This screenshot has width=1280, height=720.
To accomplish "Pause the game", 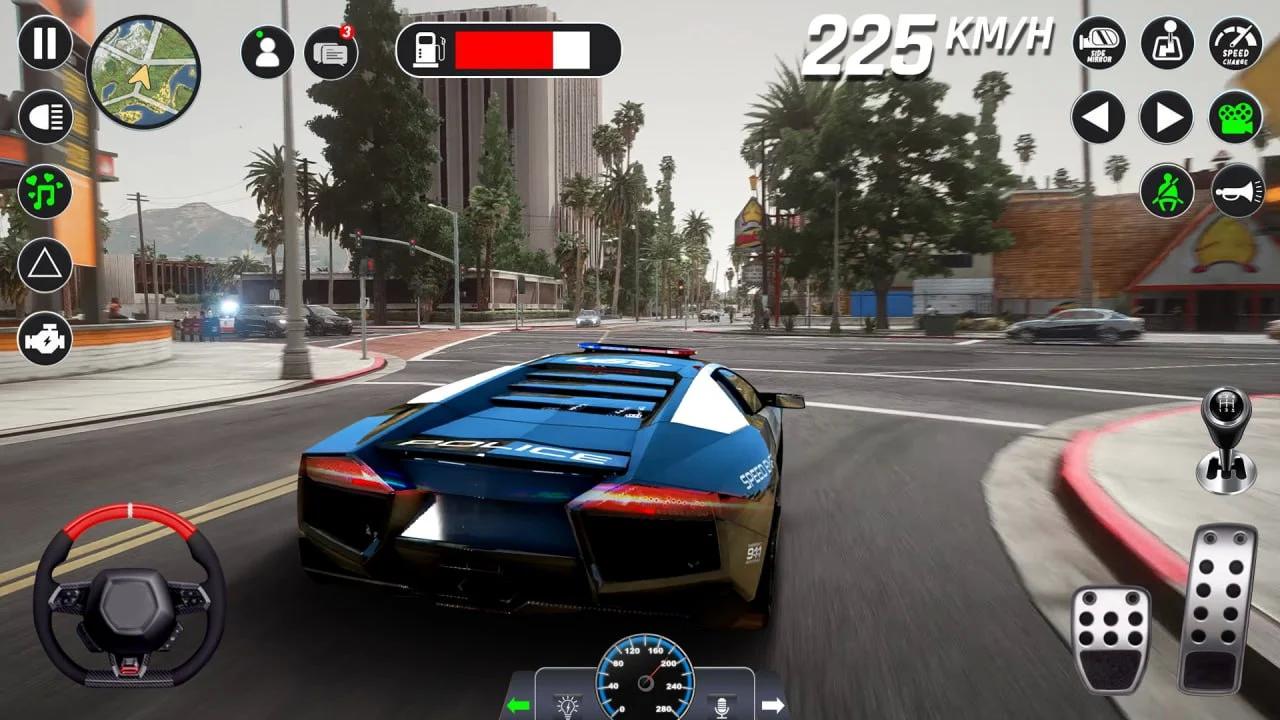I will [x=45, y=43].
